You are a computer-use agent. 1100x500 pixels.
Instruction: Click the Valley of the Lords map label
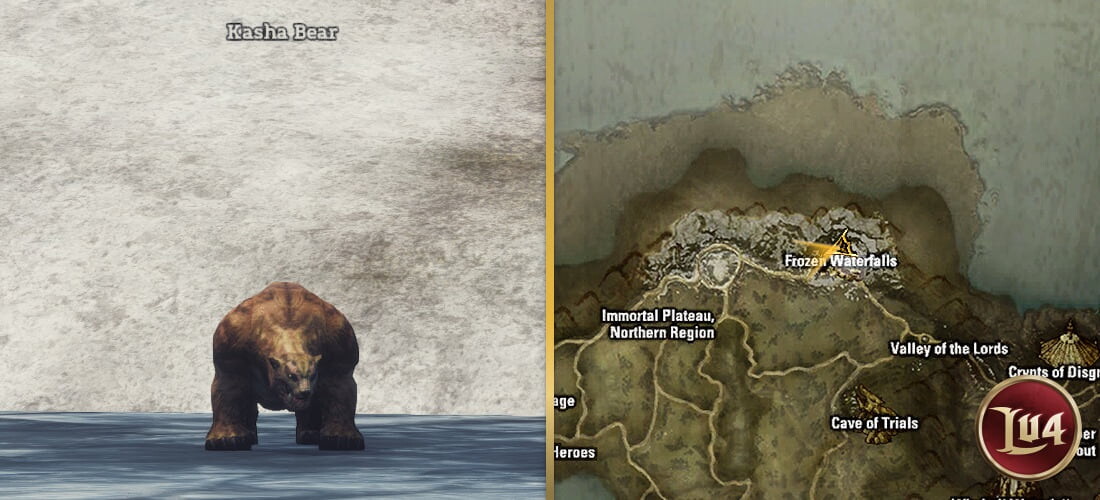(948, 349)
